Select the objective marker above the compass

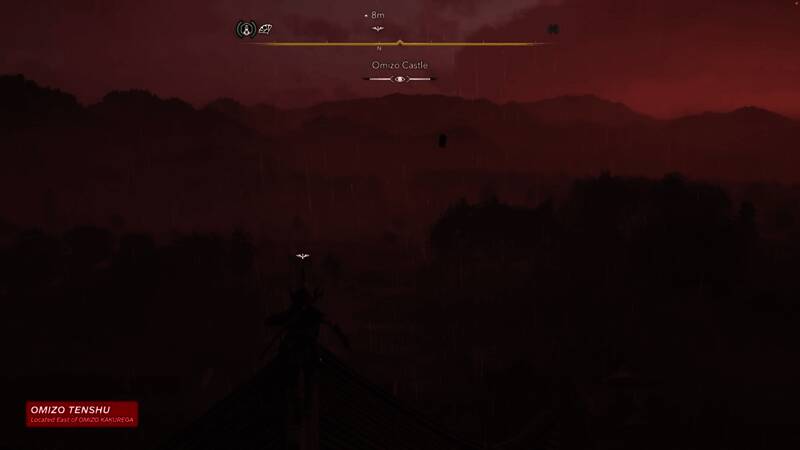point(378,29)
